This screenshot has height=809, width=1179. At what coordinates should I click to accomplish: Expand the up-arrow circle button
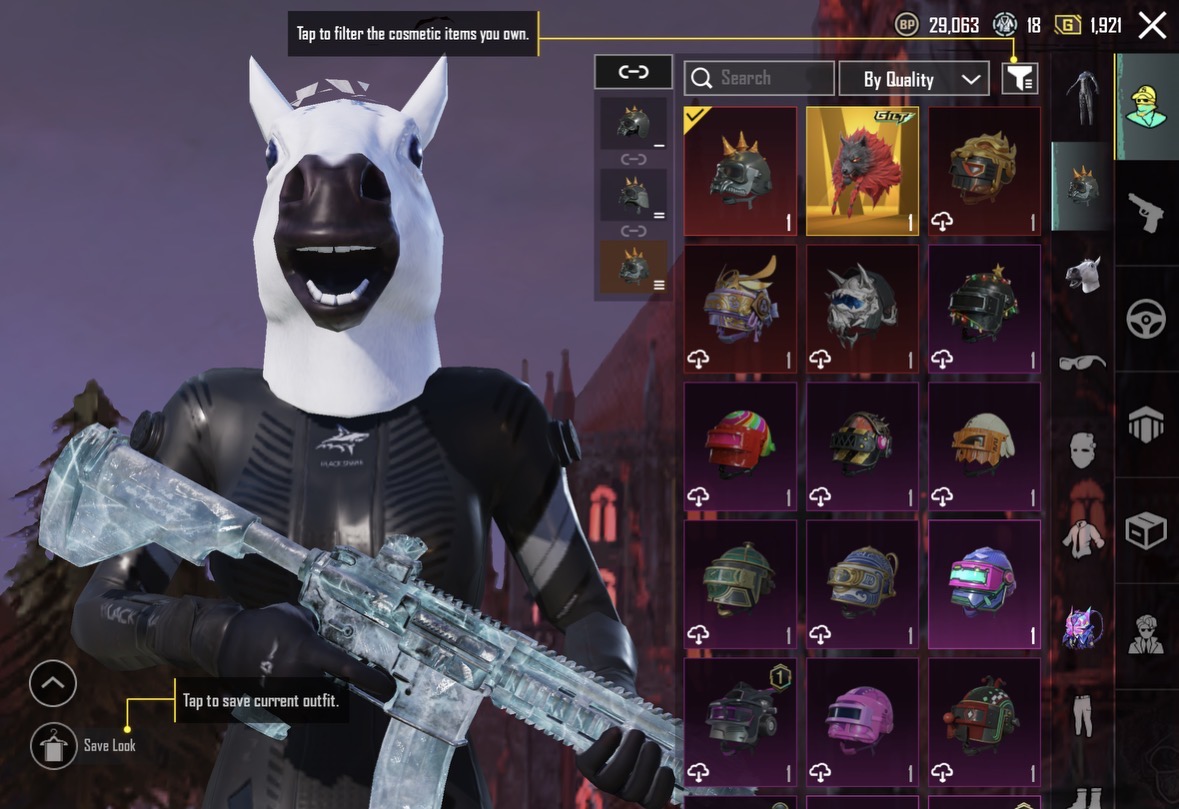coord(53,684)
